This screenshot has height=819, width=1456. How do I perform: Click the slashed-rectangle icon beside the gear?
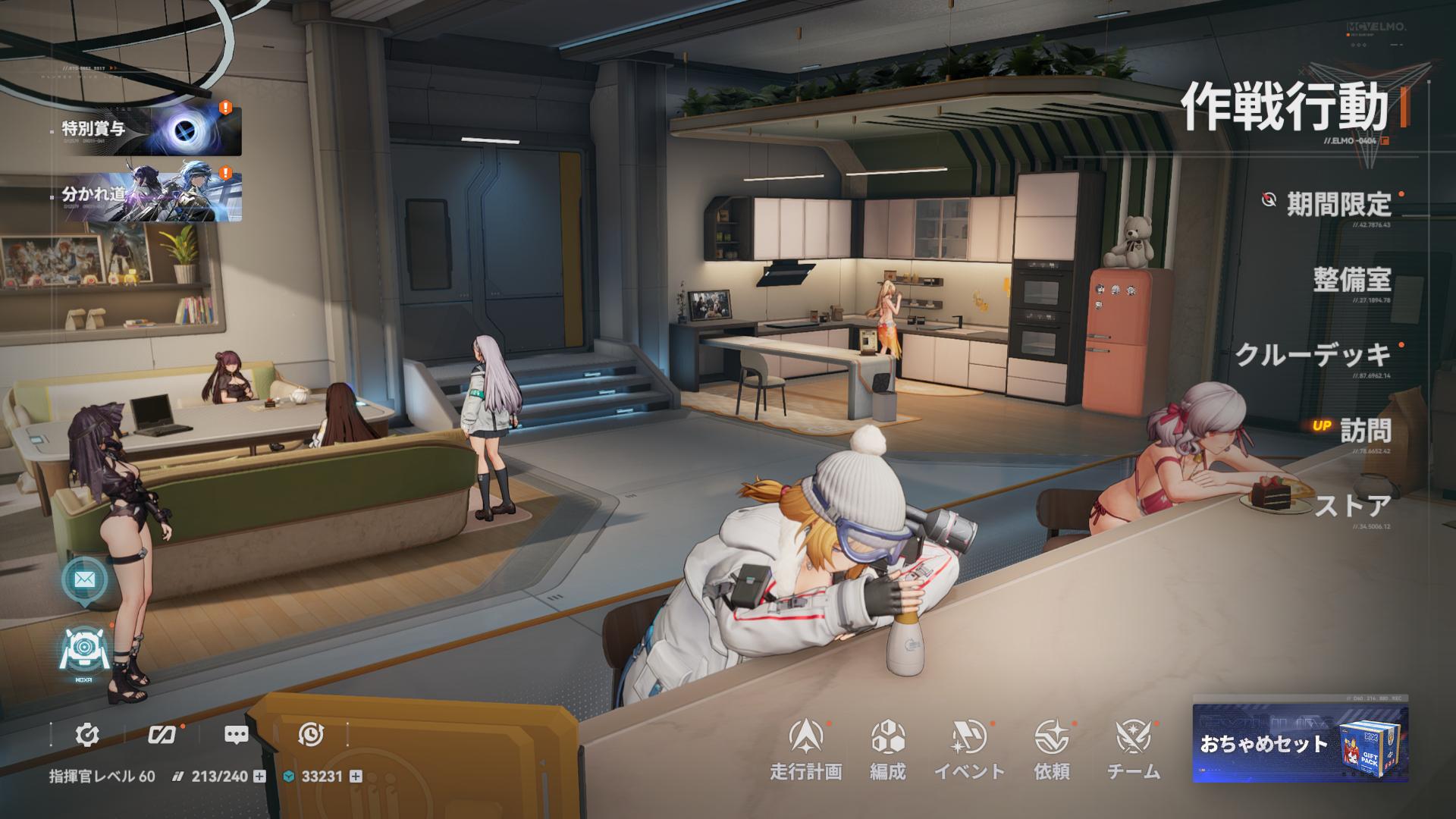click(162, 735)
